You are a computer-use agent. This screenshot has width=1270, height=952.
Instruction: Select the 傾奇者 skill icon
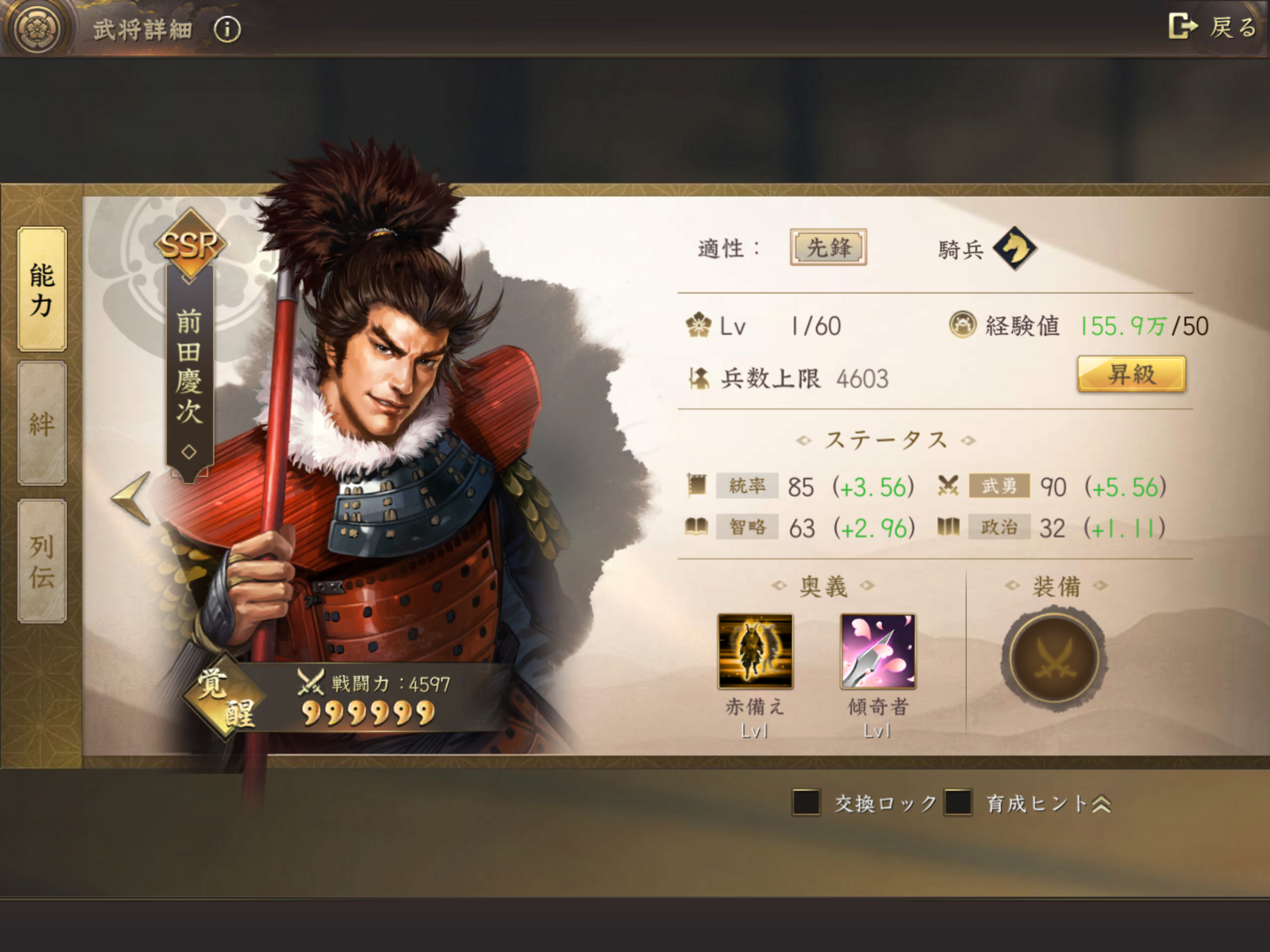[878, 651]
